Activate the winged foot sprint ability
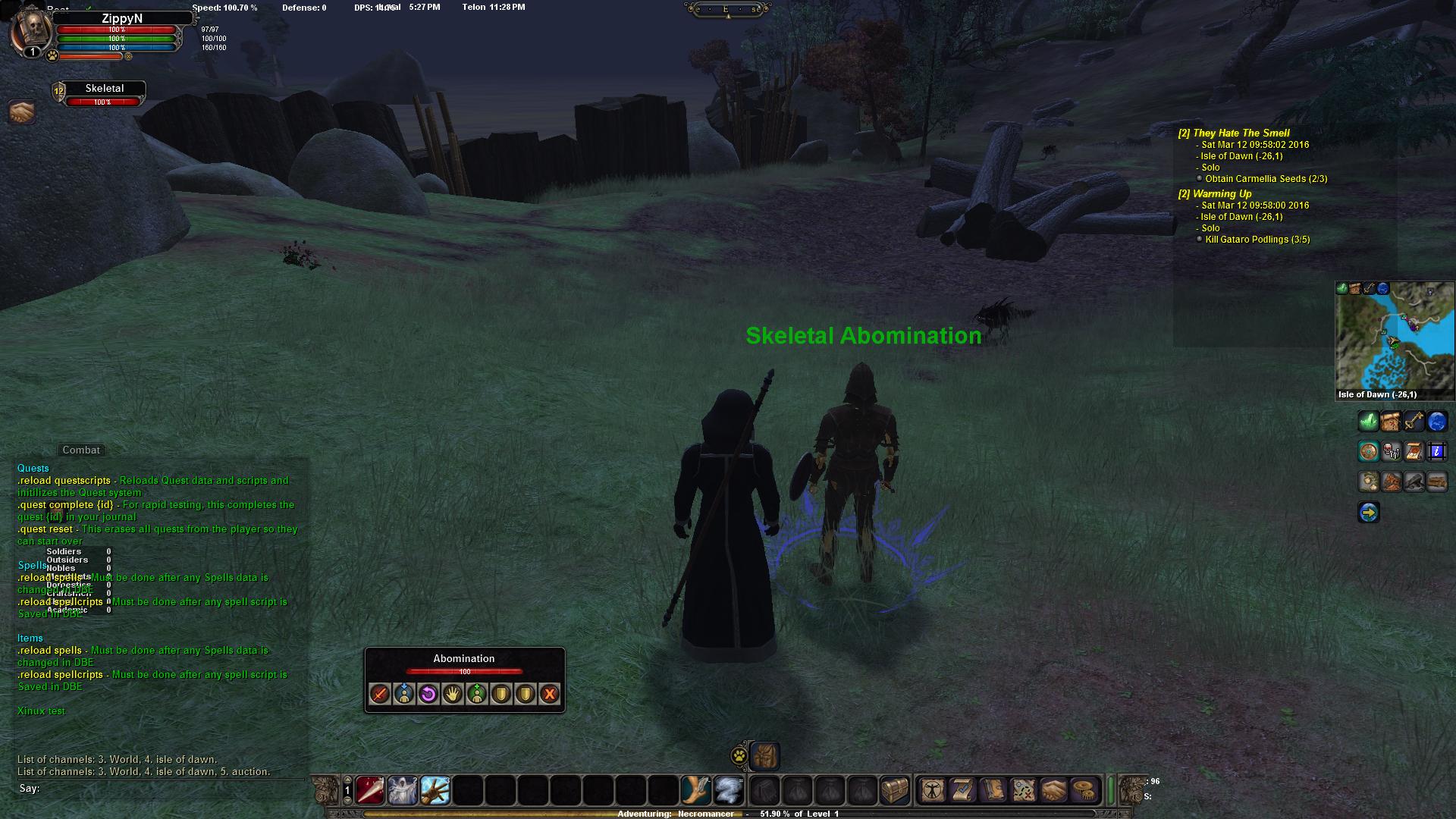 click(696, 791)
